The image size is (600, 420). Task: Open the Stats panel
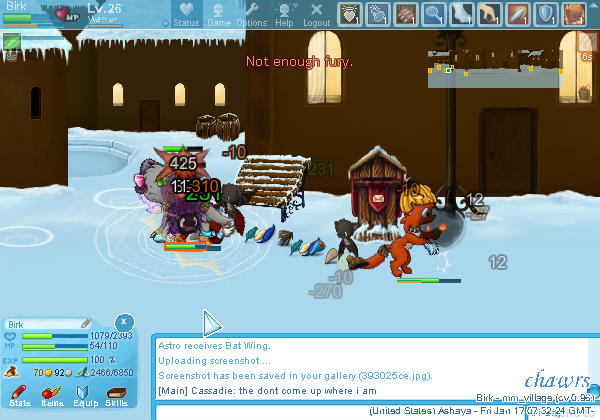(x=20, y=397)
